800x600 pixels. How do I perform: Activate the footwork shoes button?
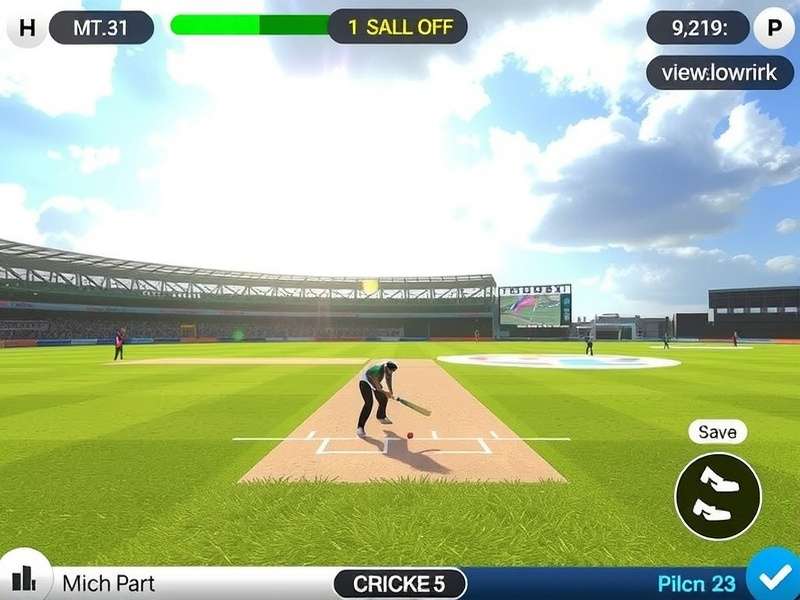coord(718,496)
